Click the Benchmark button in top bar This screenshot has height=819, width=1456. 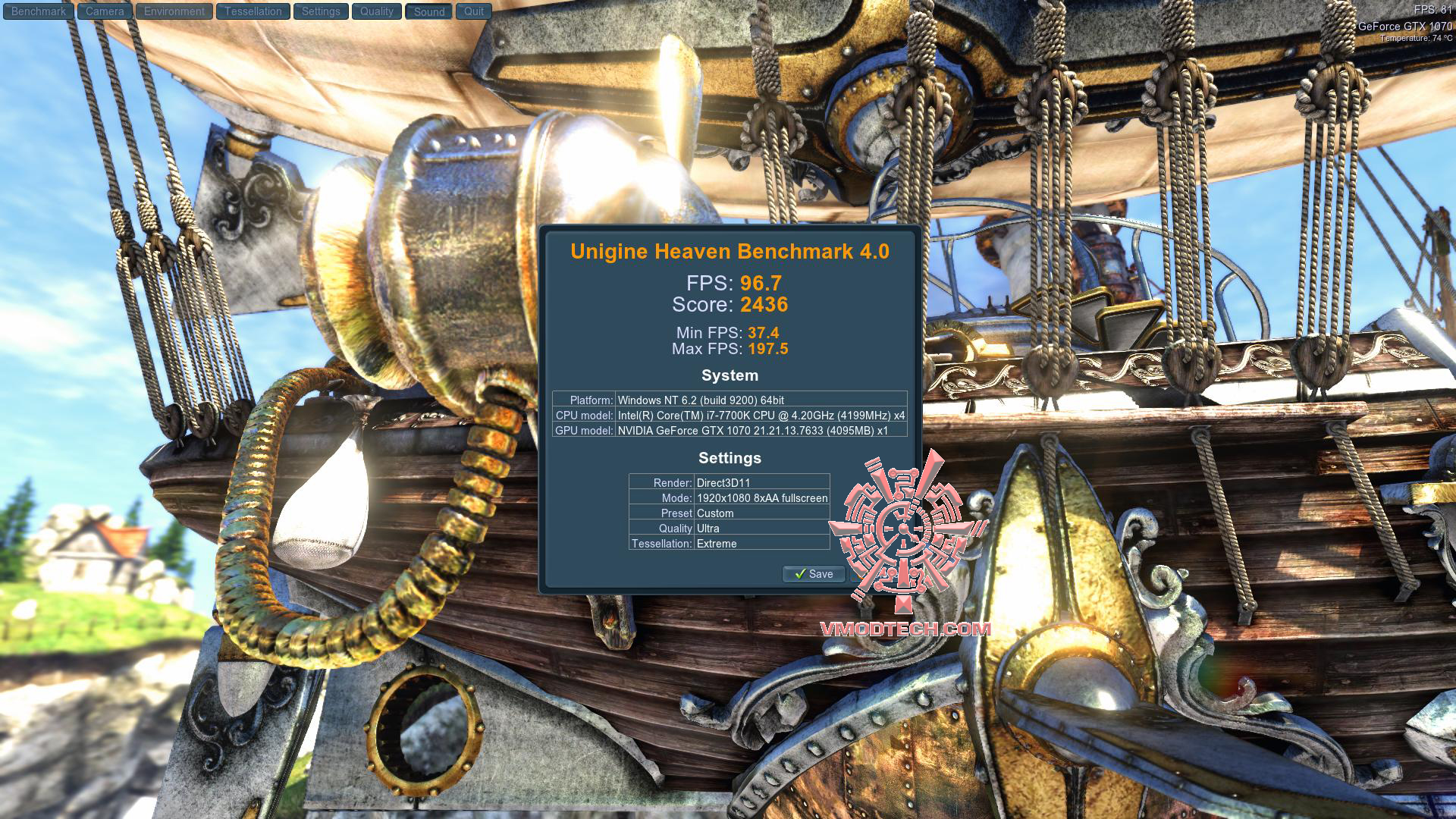point(39,11)
